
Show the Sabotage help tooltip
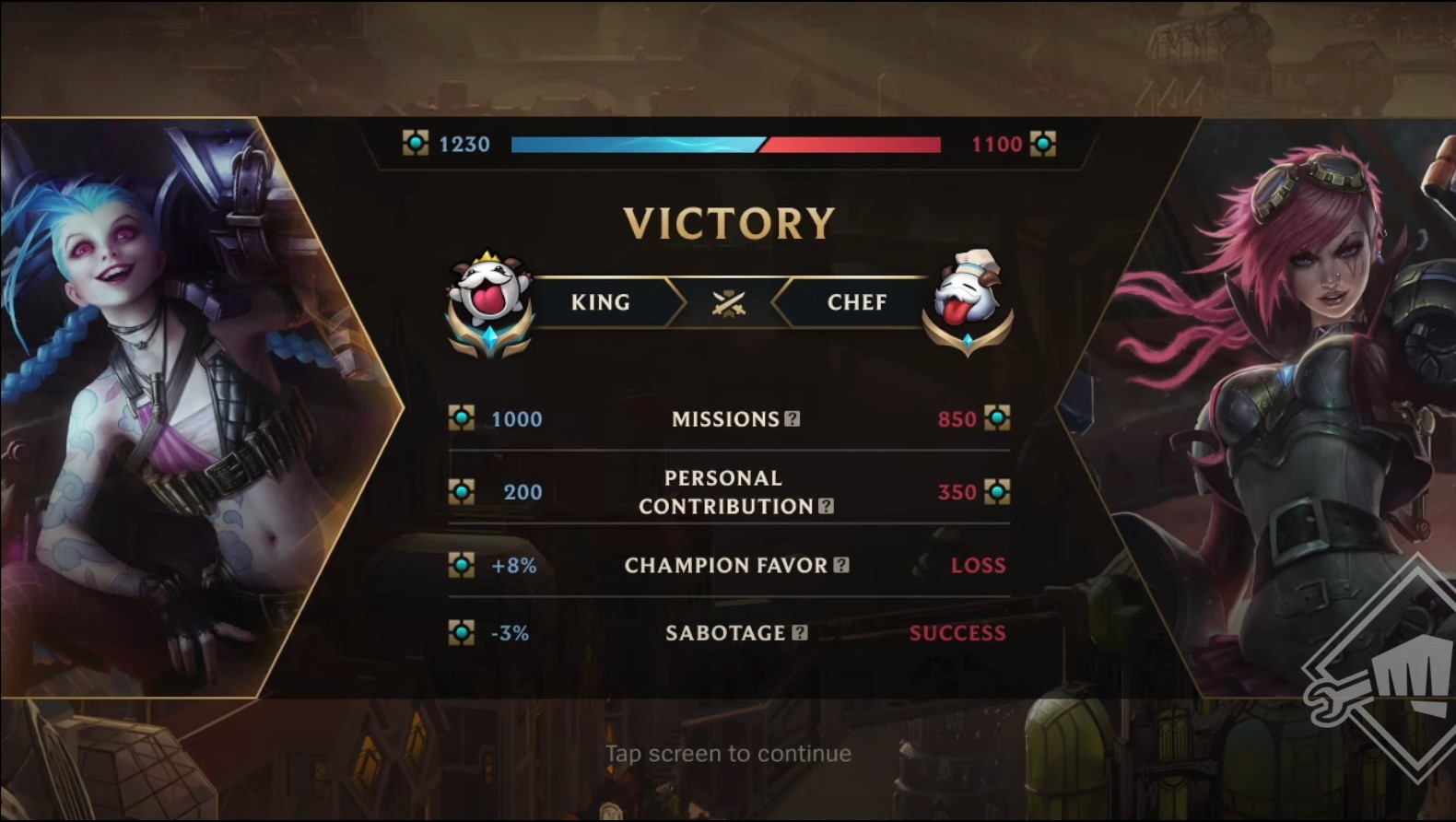click(800, 632)
